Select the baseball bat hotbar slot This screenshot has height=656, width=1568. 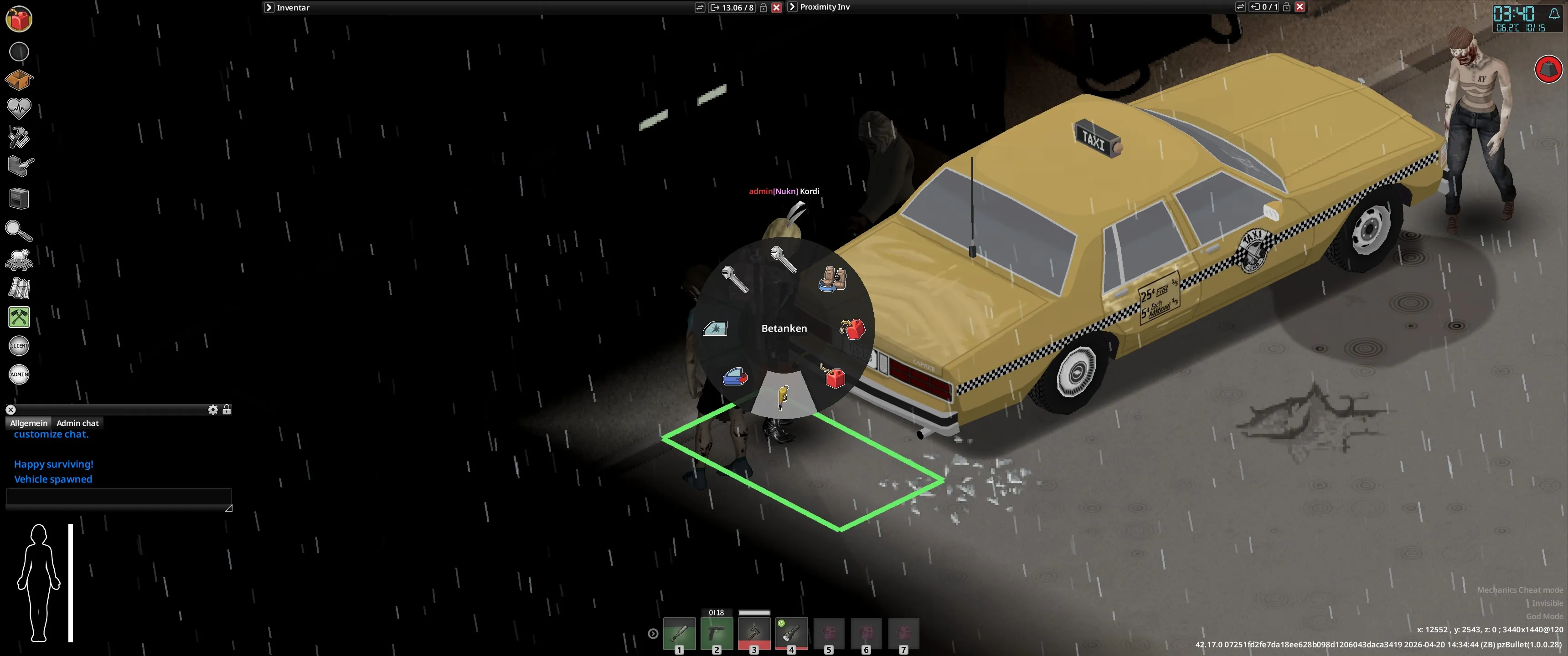click(x=679, y=634)
